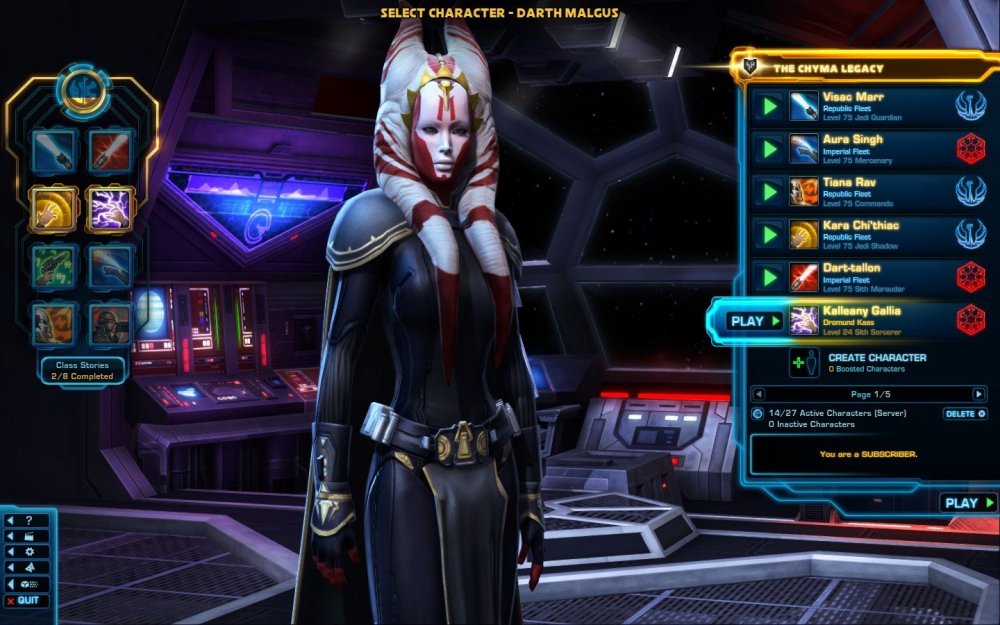1000x625 pixels.
Task: Pick the Kara Chi'thiac Jedi Shadow row
Action: [862, 233]
